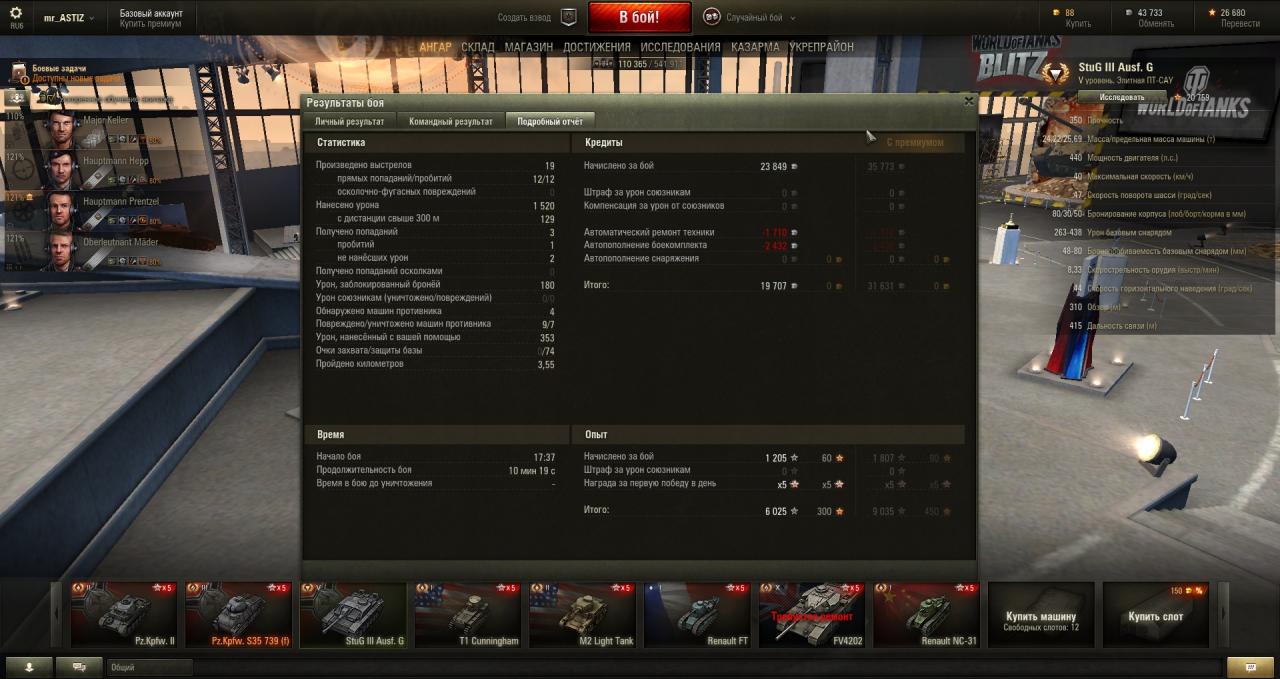
Task: Visit the КАЗАРМА barracks
Action: 755,47
